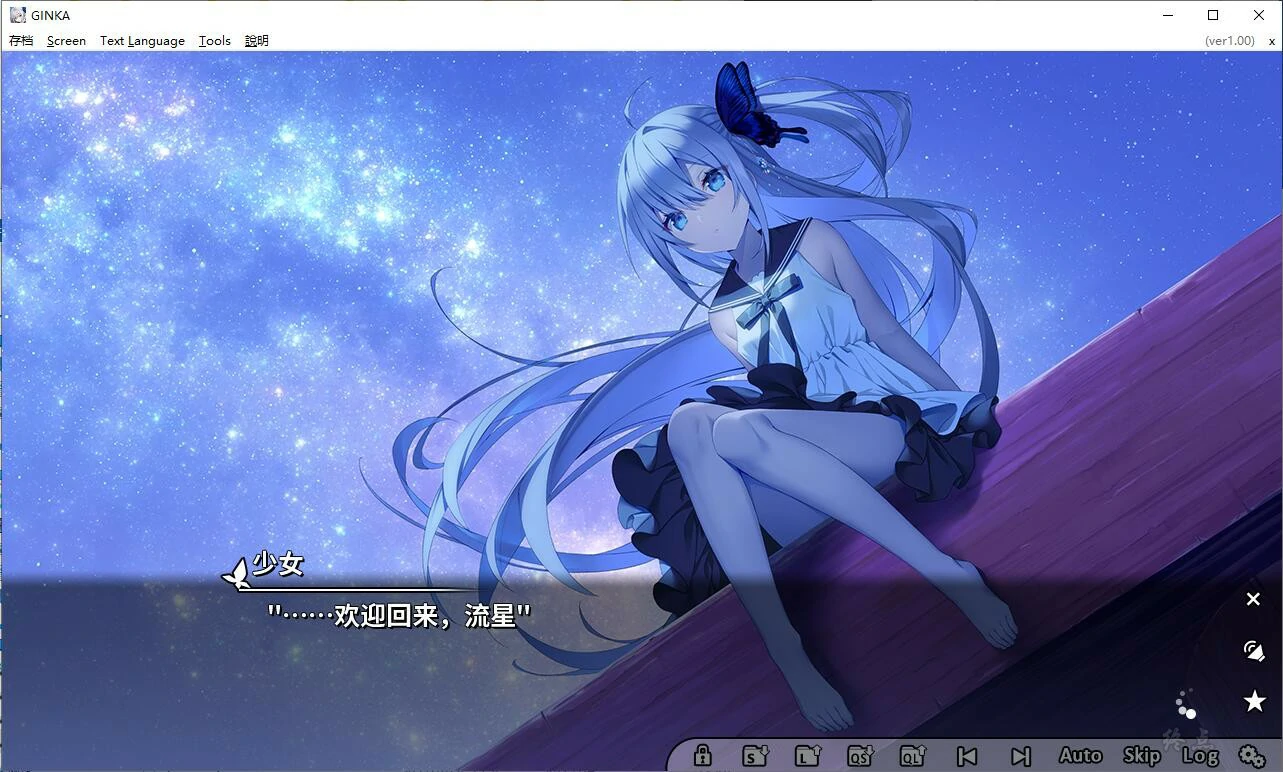
Task: Enable Auto read mode
Action: coord(1080,756)
